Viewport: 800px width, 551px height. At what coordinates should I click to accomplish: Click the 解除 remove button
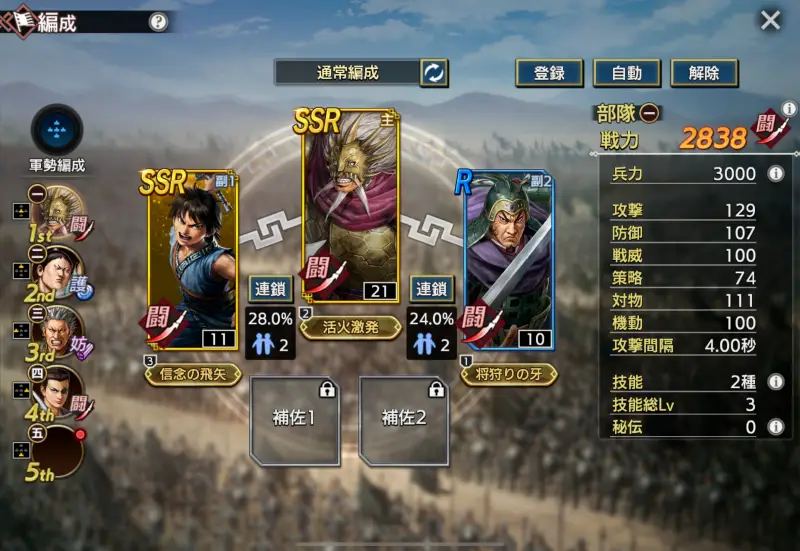point(704,73)
